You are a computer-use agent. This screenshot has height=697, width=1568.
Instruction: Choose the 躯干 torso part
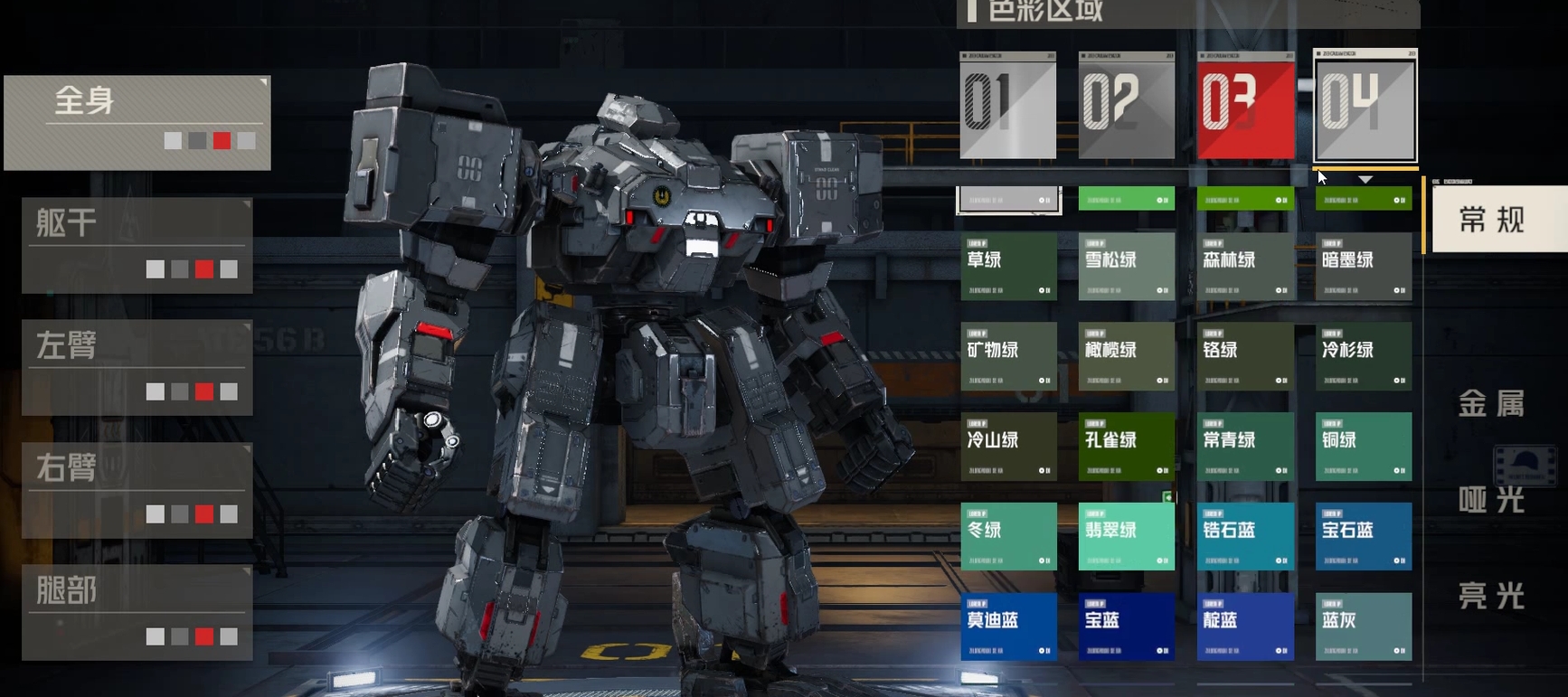coord(137,245)
